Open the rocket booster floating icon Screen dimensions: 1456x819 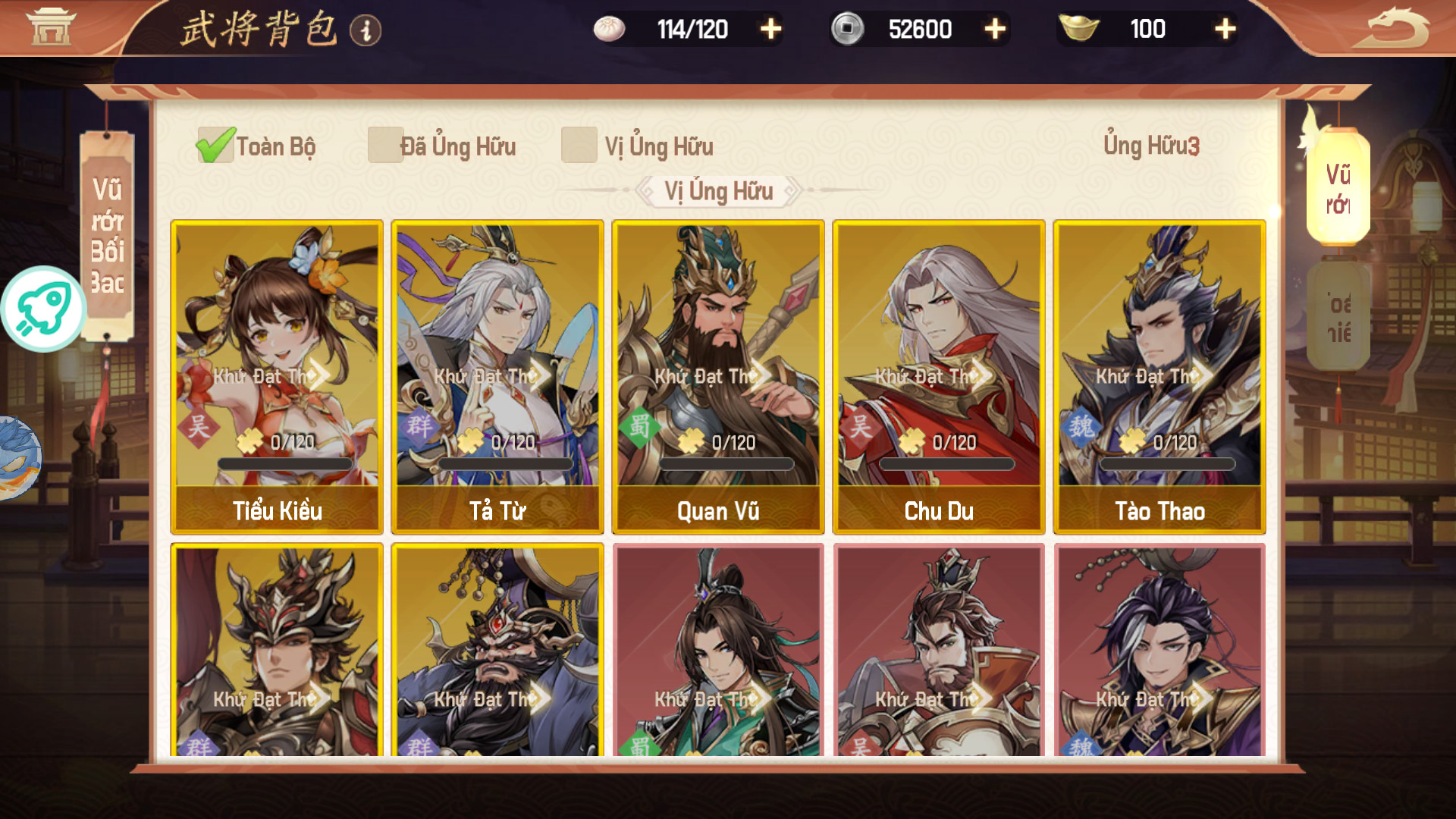click(43, 309)
